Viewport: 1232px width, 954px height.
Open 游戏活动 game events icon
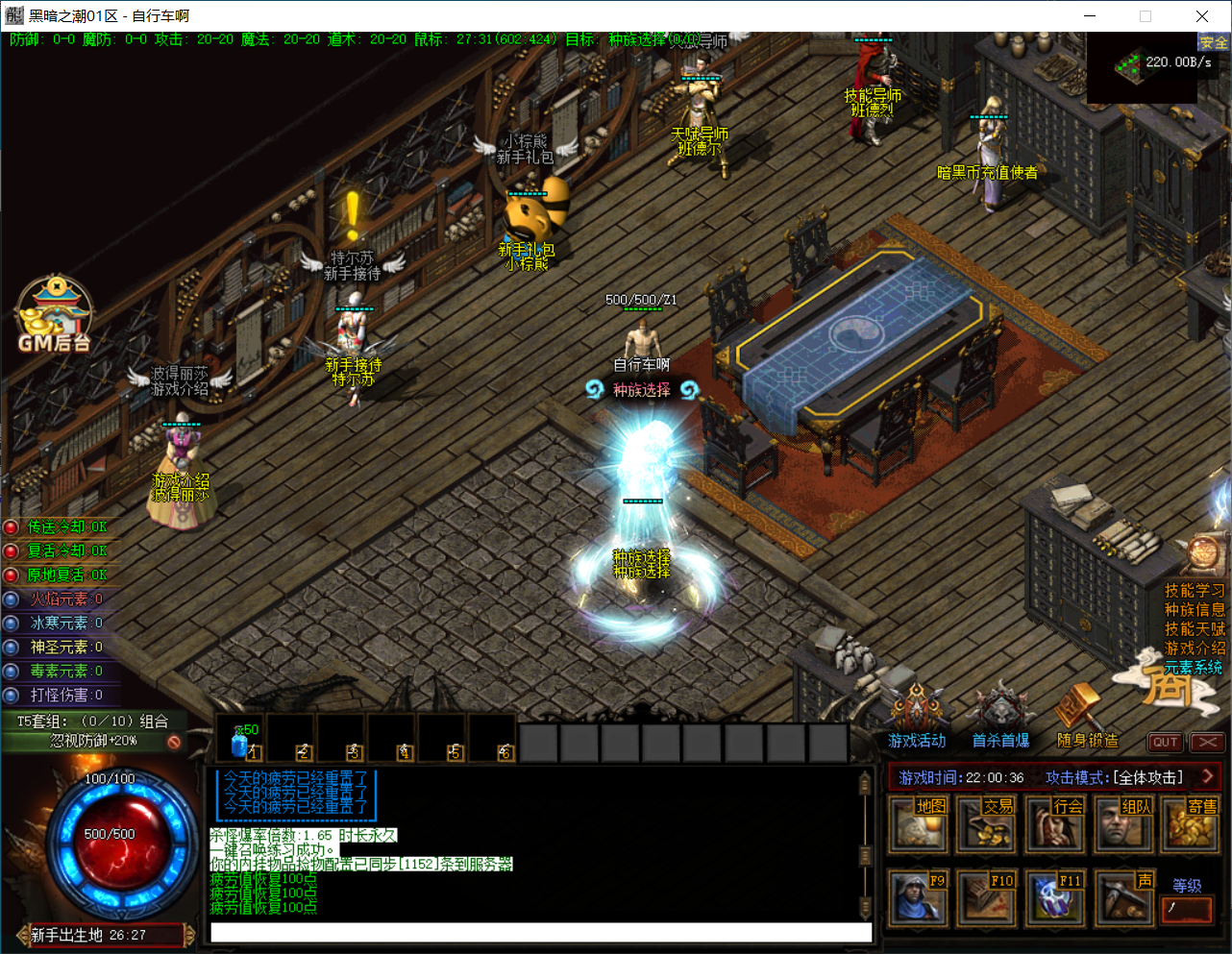tap(917, 717)
